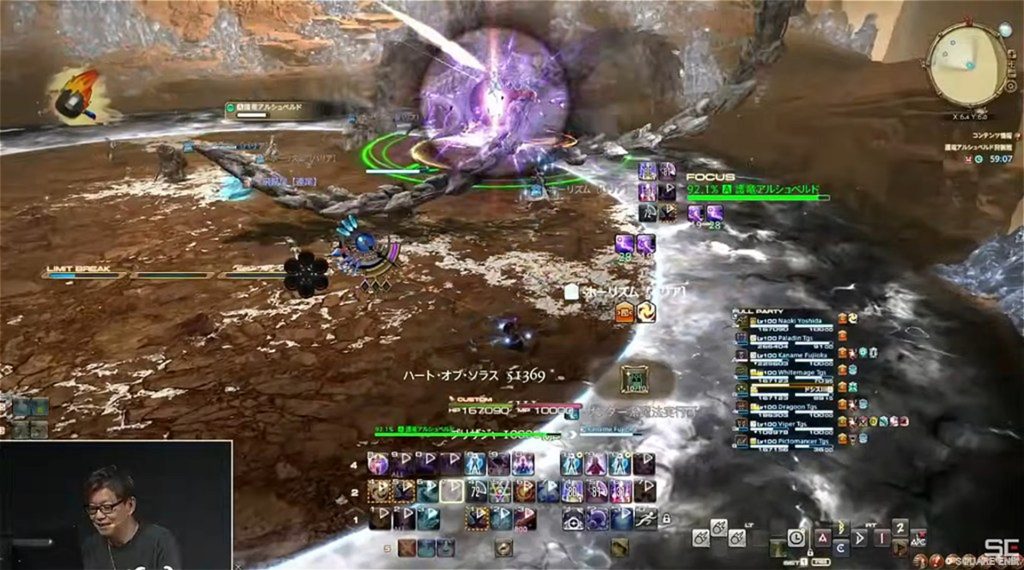Click the flaming hammer icon
This screenshot has width=1024, height=570.
coord(74,92)
